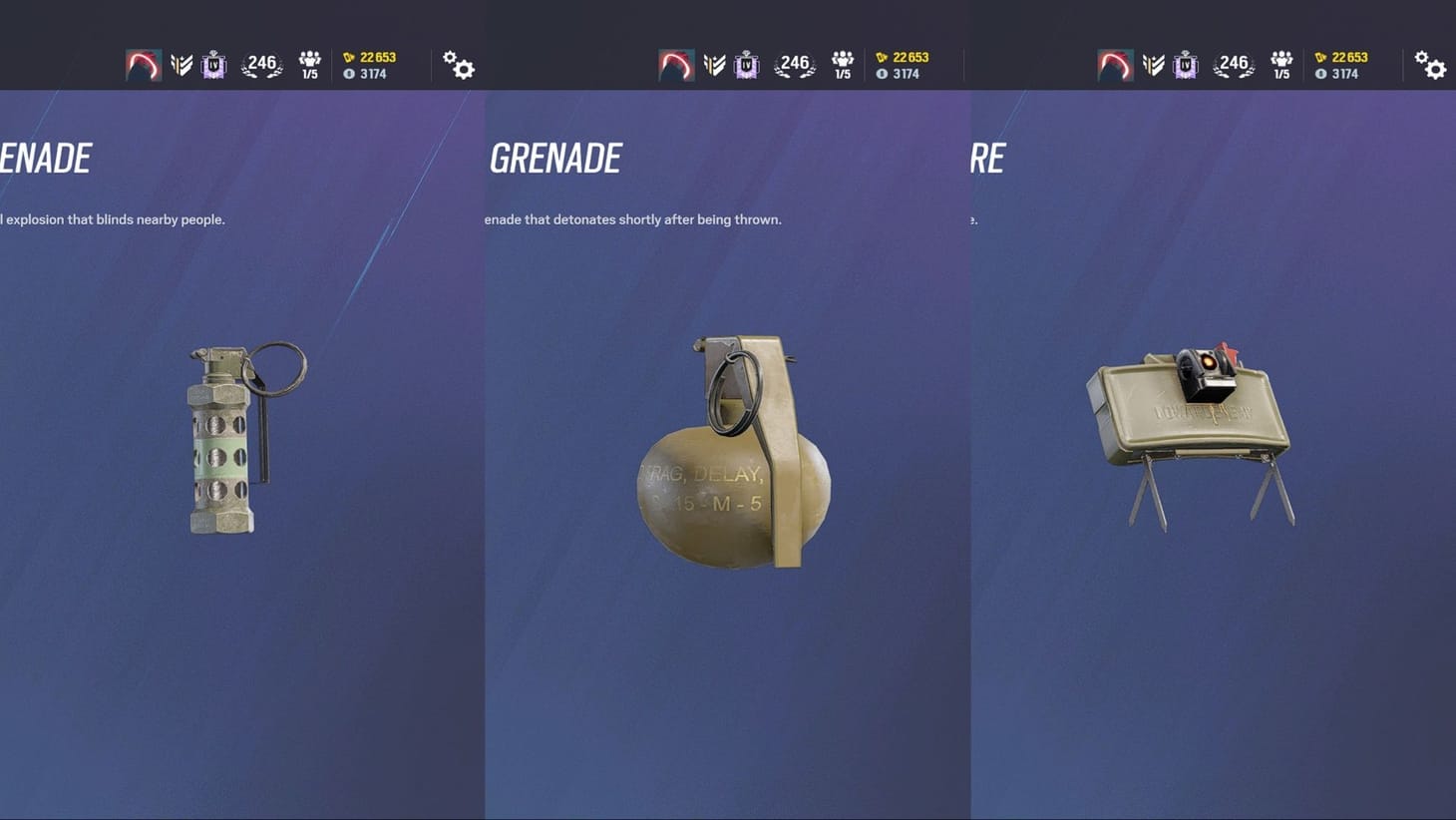Screen dimensions: 1456x820
Task: Click the rank chevrons in the middle panel
Action: [714, 64]
